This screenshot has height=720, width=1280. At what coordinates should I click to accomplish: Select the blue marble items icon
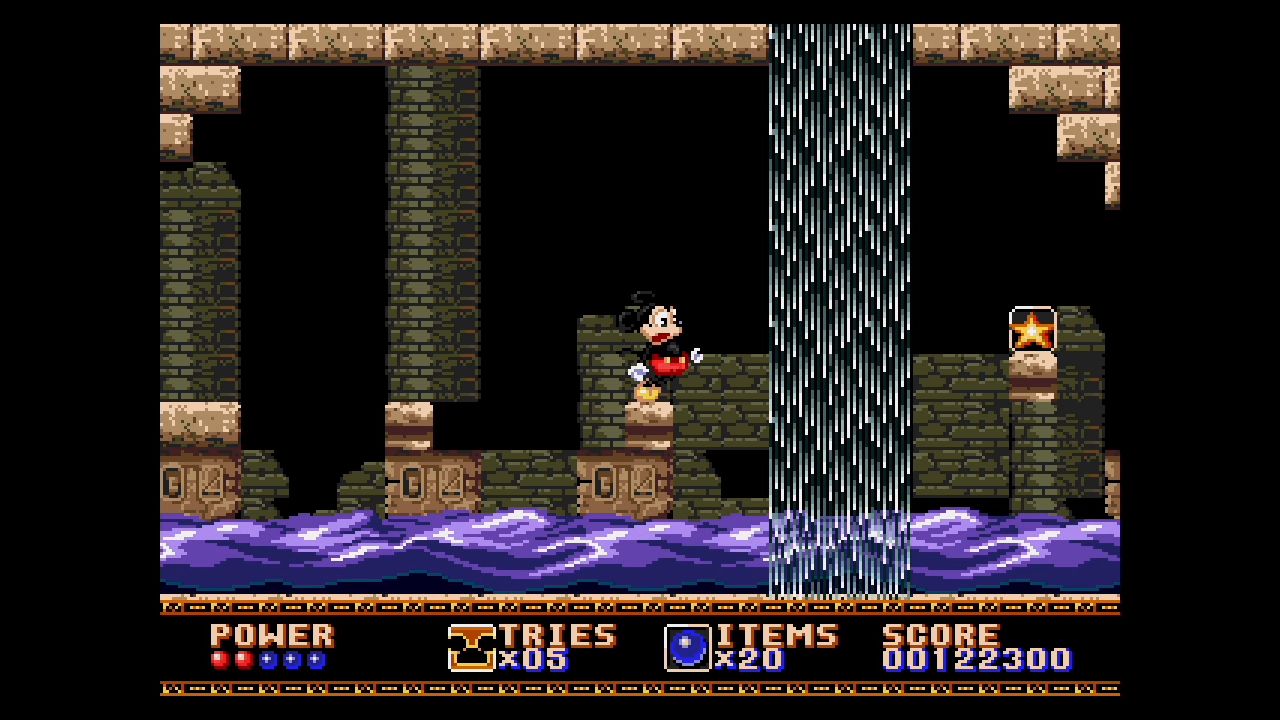687,648
